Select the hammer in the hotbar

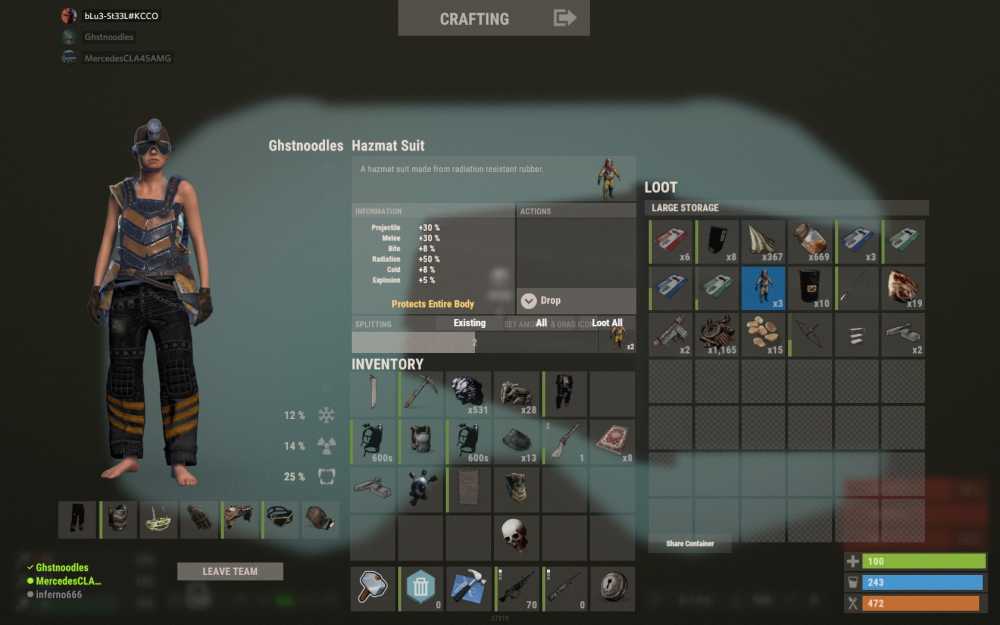374,588
